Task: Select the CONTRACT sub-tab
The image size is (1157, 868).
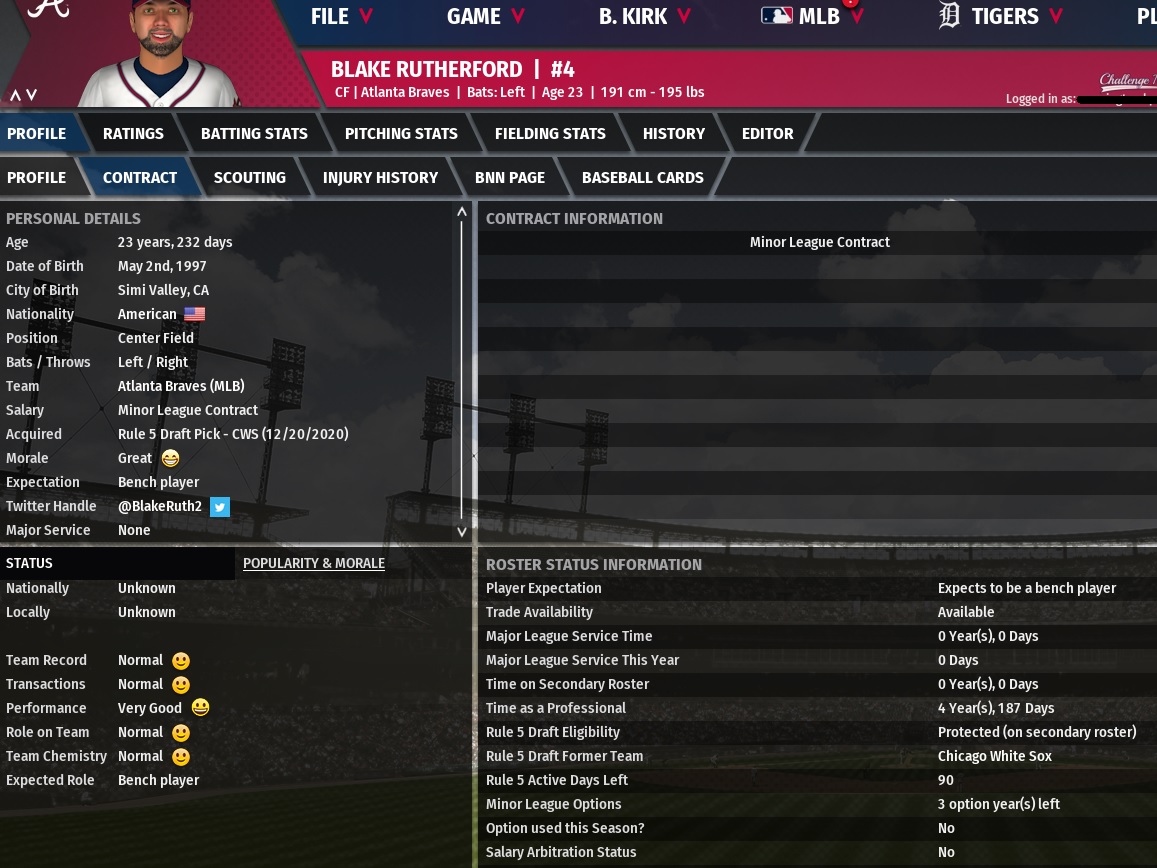Action: pos(139,177)
